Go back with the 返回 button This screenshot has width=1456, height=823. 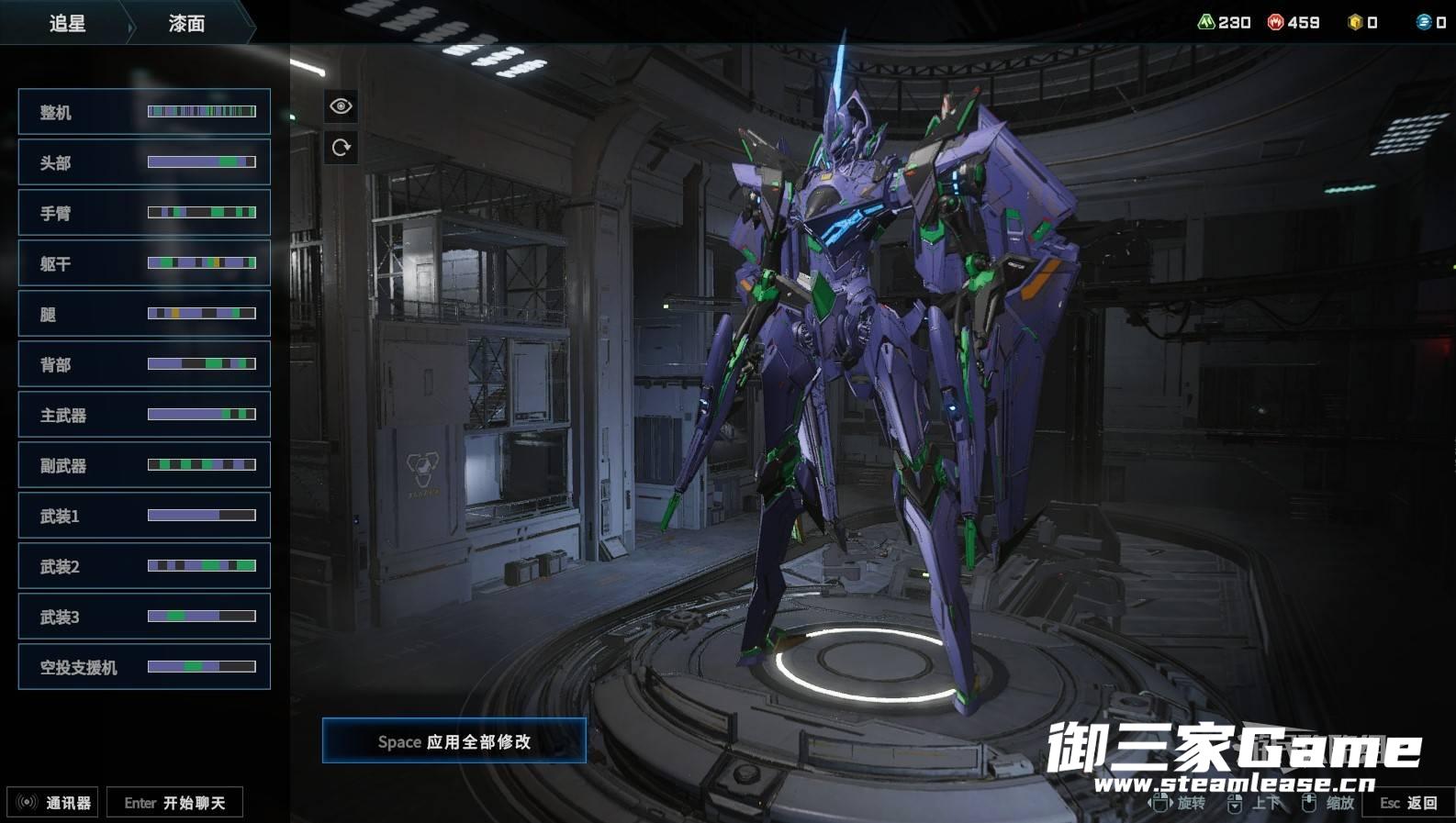(1409, 803)
